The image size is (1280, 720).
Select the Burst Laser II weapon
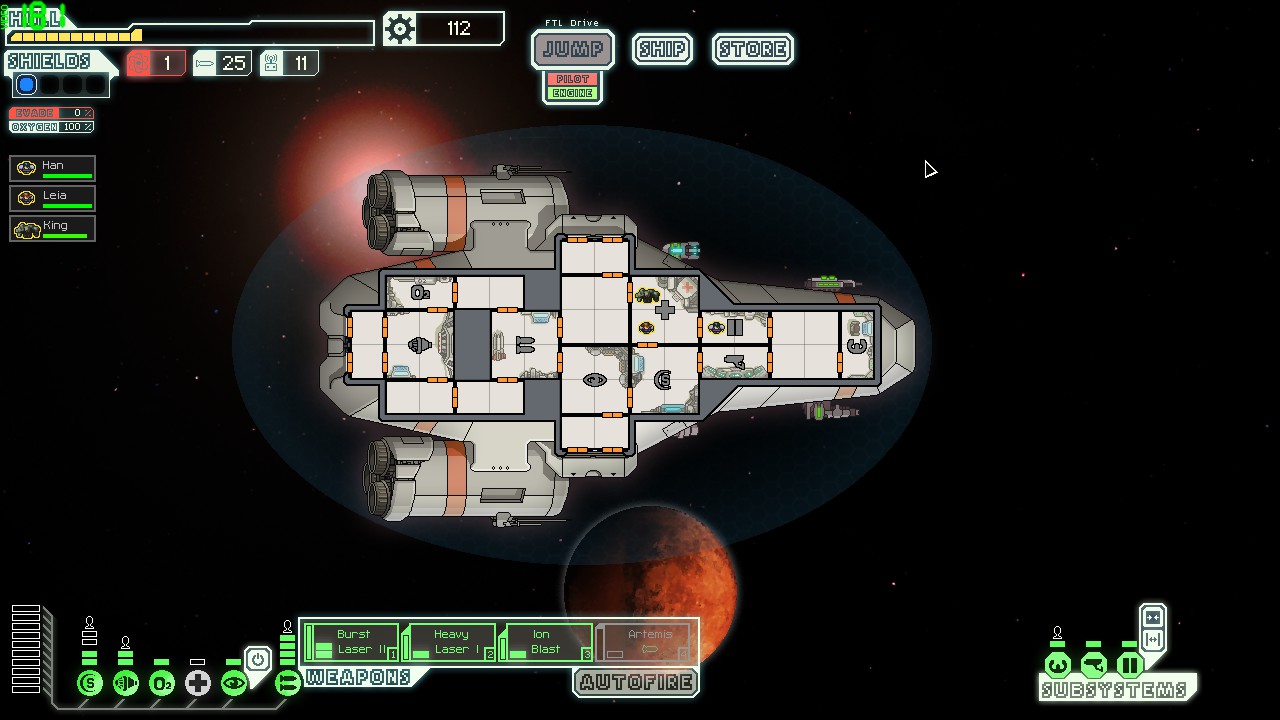click(351, 642)
